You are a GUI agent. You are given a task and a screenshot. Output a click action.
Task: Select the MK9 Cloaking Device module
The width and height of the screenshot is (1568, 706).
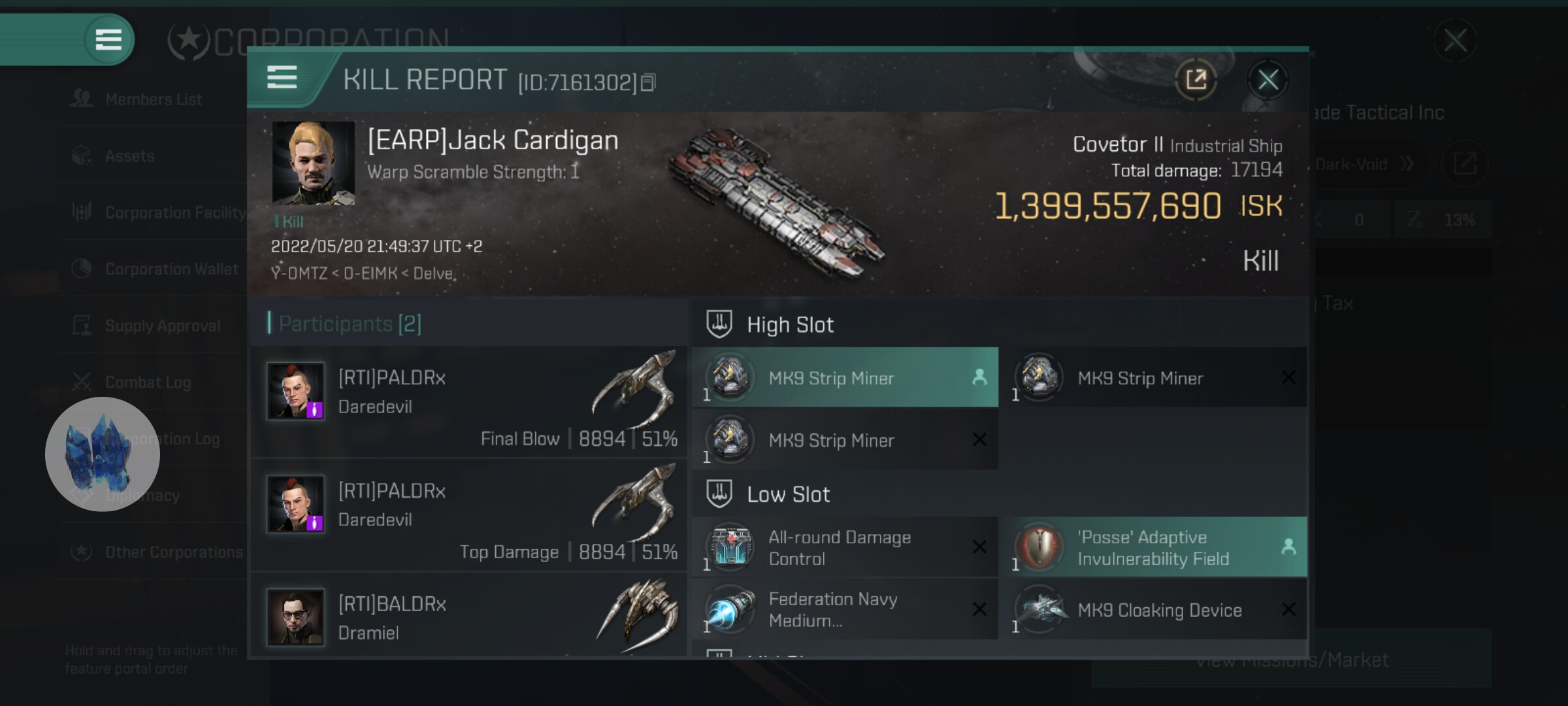click(x=1154, y=610)
